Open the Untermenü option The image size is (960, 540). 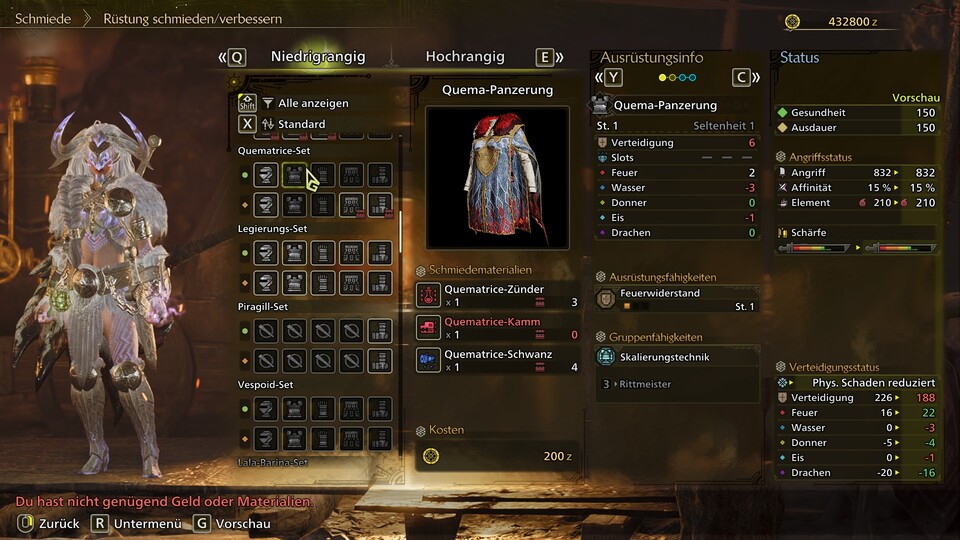click(x=137, y=523)
